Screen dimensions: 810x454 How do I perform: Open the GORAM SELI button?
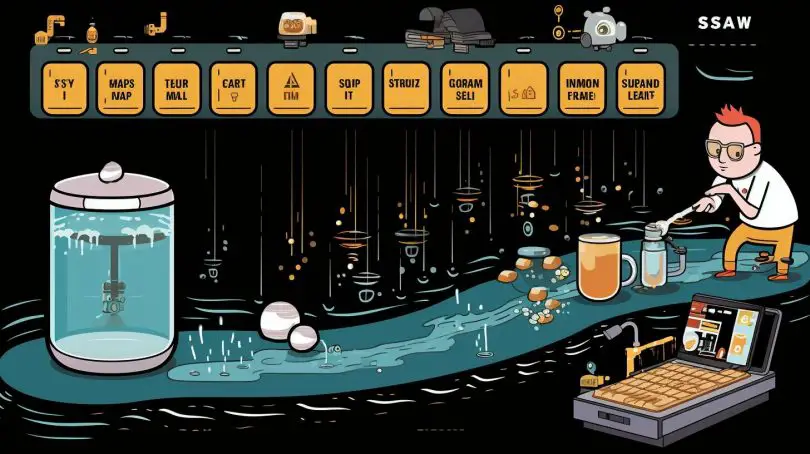(x=464, y=89)
